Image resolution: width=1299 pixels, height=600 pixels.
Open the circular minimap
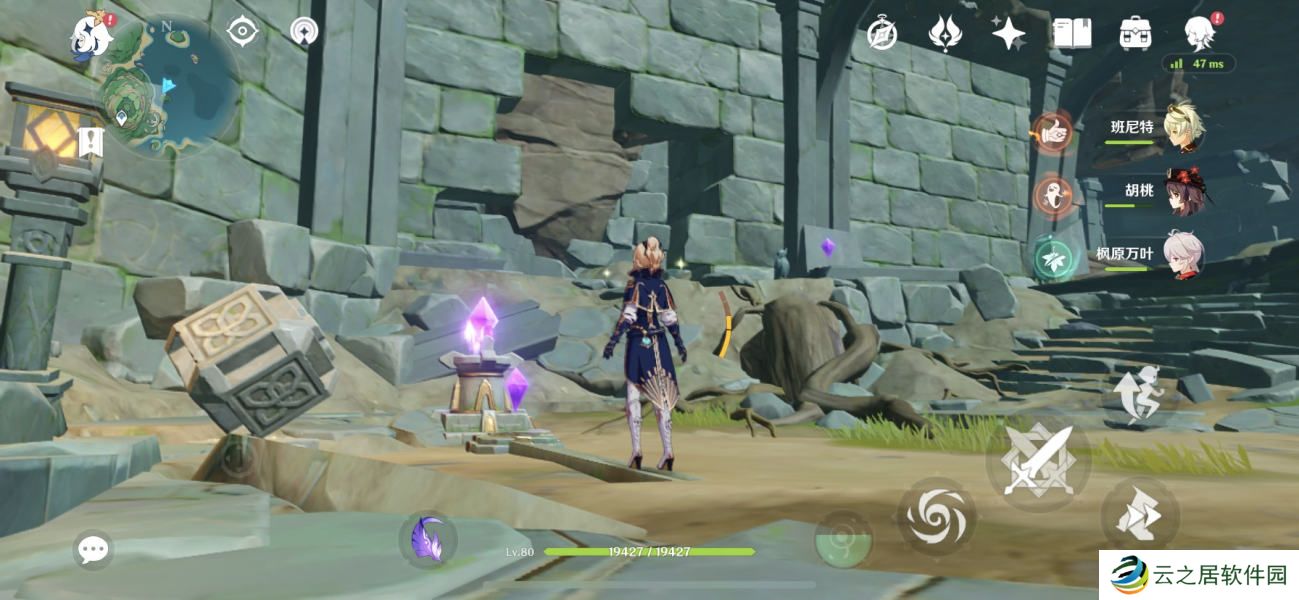168,85
